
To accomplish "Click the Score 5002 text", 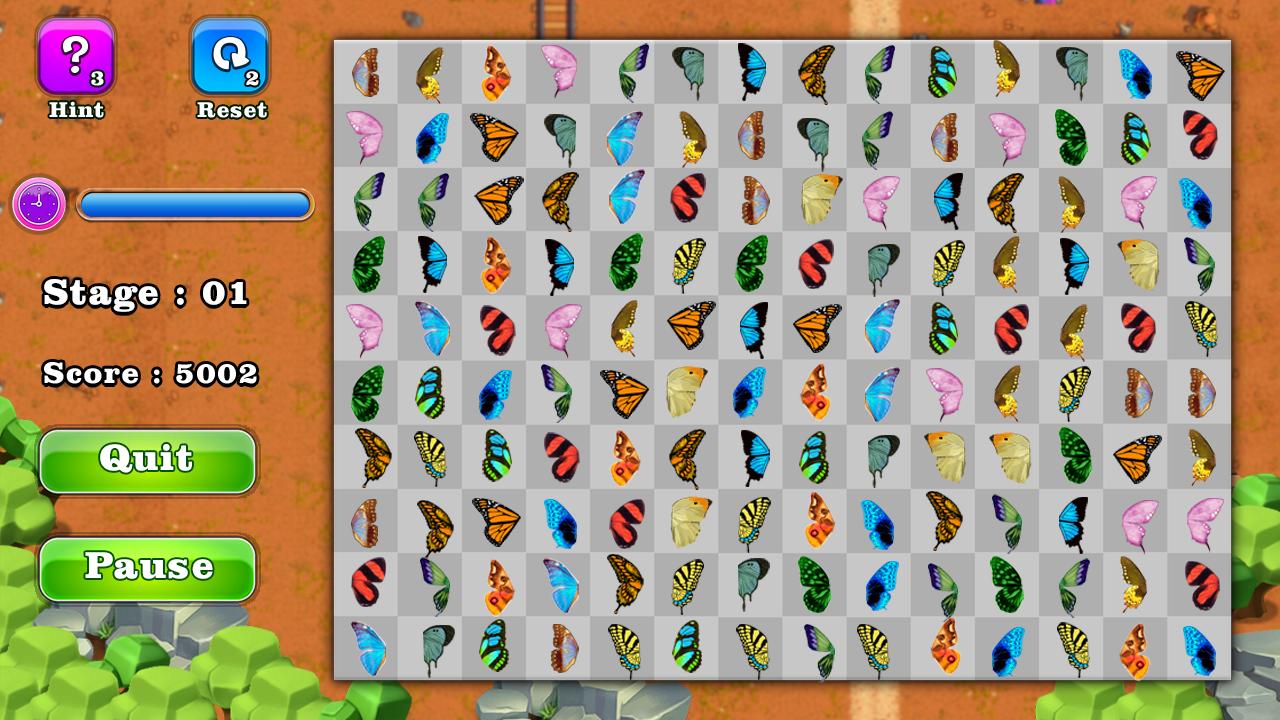I will (150, 377).
